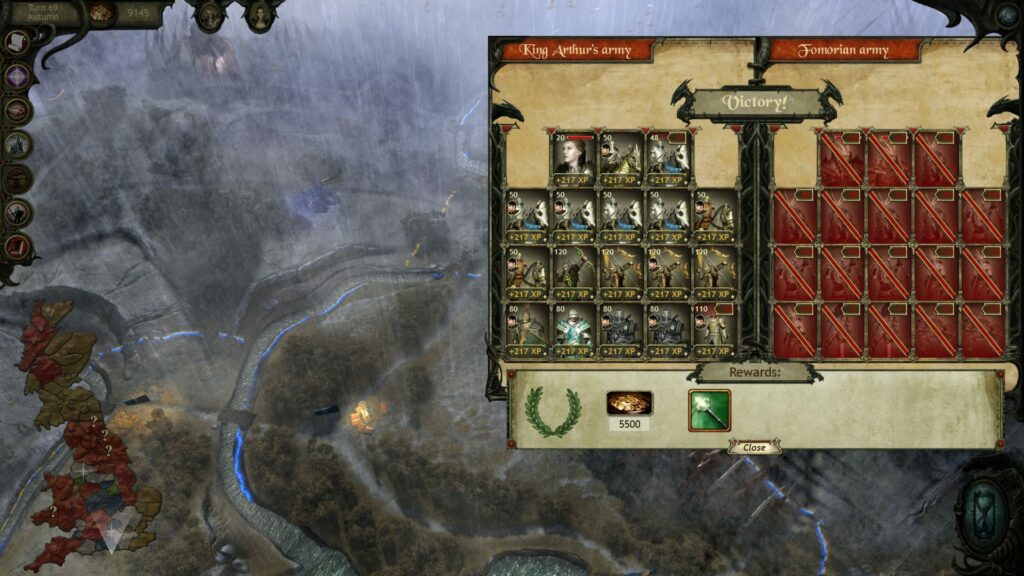Viewport: 1024px width, 576px height.
Task: Close the victory results panel
Action: click(x=754, y=448)
